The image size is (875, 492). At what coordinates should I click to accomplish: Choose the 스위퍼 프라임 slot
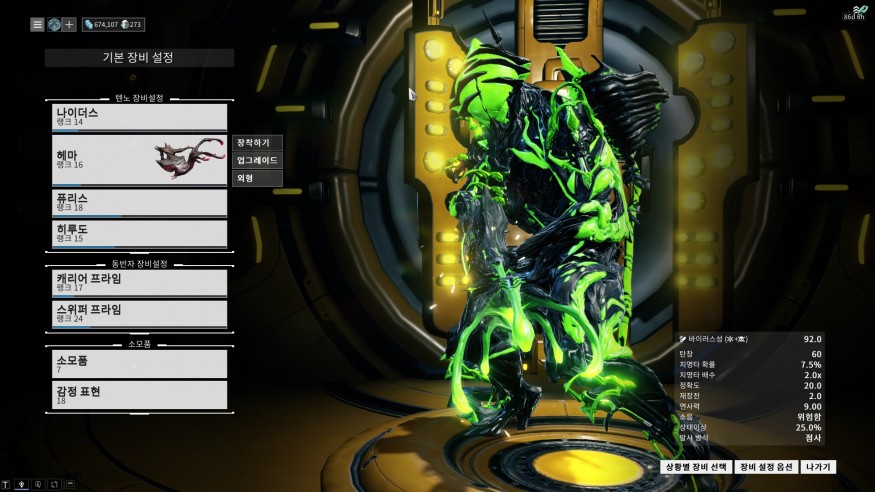140,313
